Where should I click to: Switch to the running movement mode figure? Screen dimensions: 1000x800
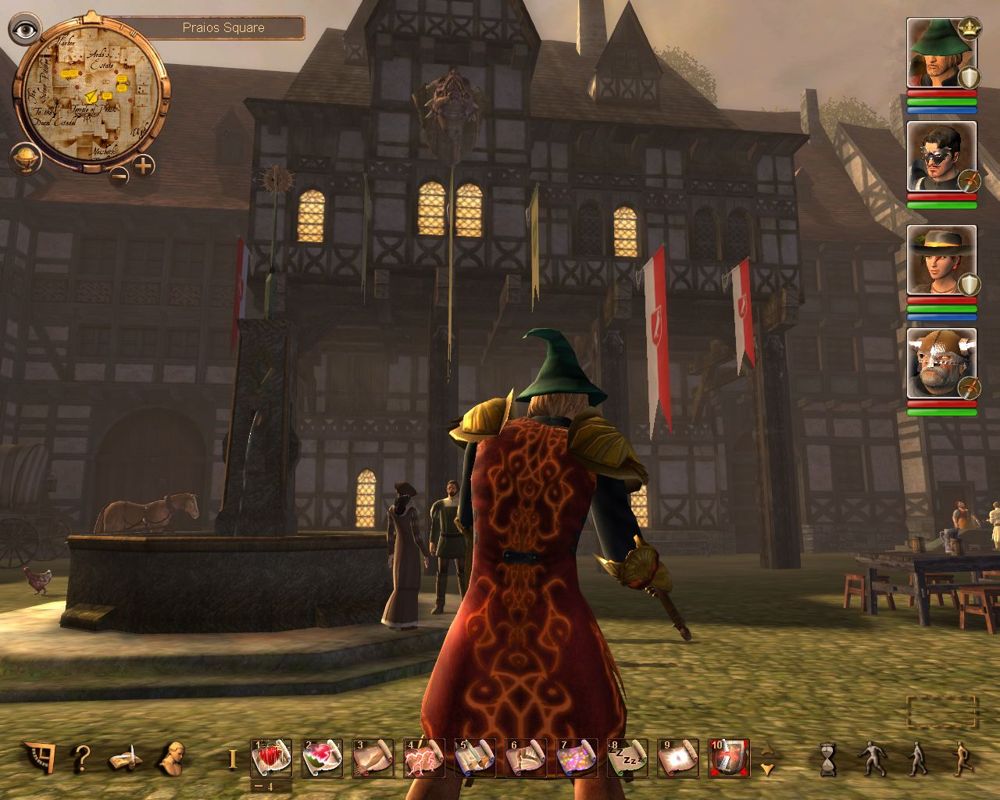[962, 759]
